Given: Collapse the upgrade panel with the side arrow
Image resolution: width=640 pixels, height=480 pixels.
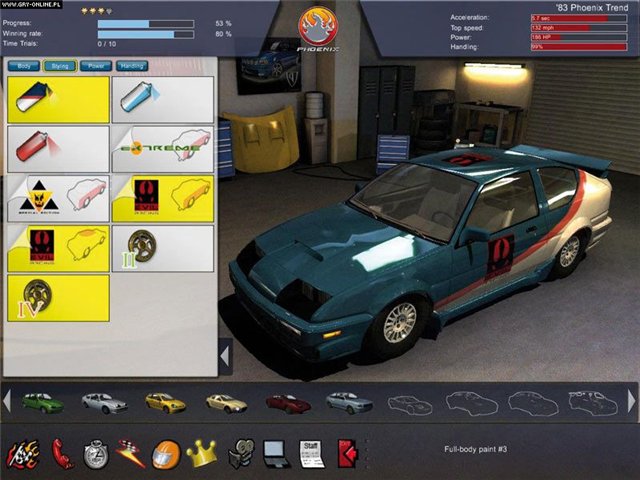Looking at the screenshot, I should (225, 355).
